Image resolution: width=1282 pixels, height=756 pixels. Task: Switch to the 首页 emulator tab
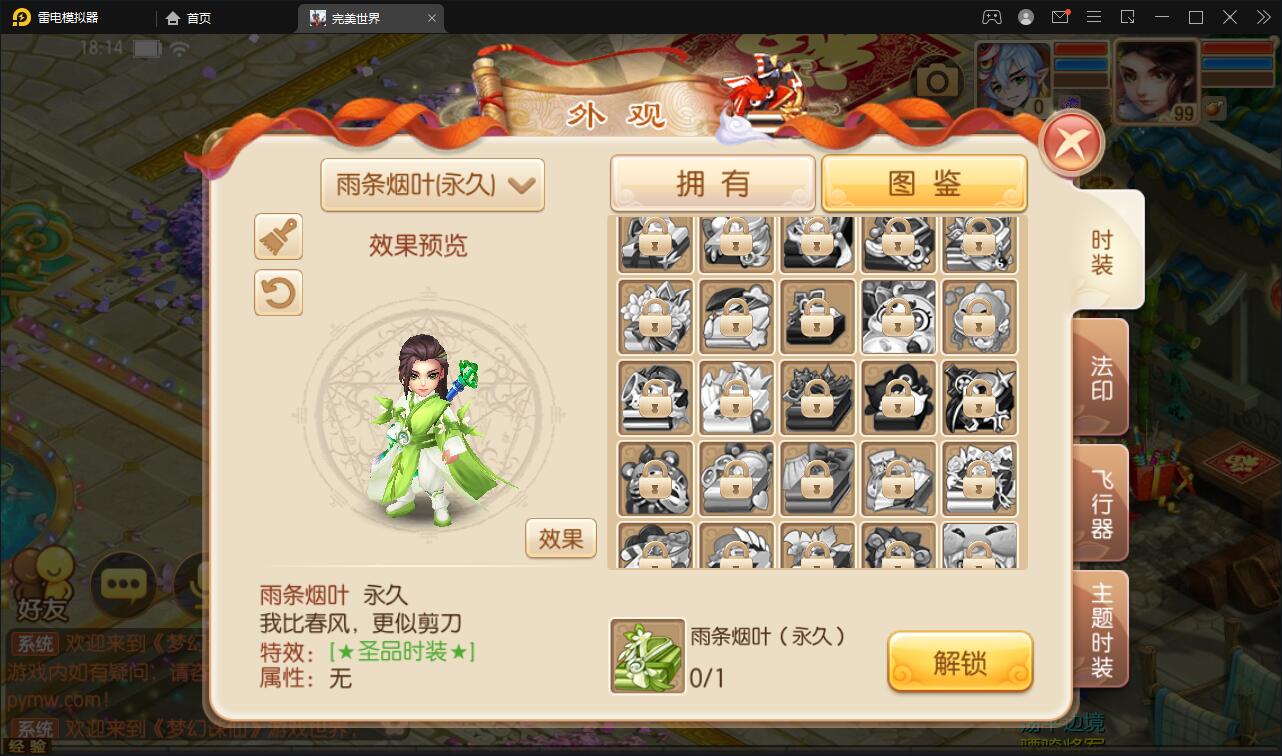click(185, 17)
